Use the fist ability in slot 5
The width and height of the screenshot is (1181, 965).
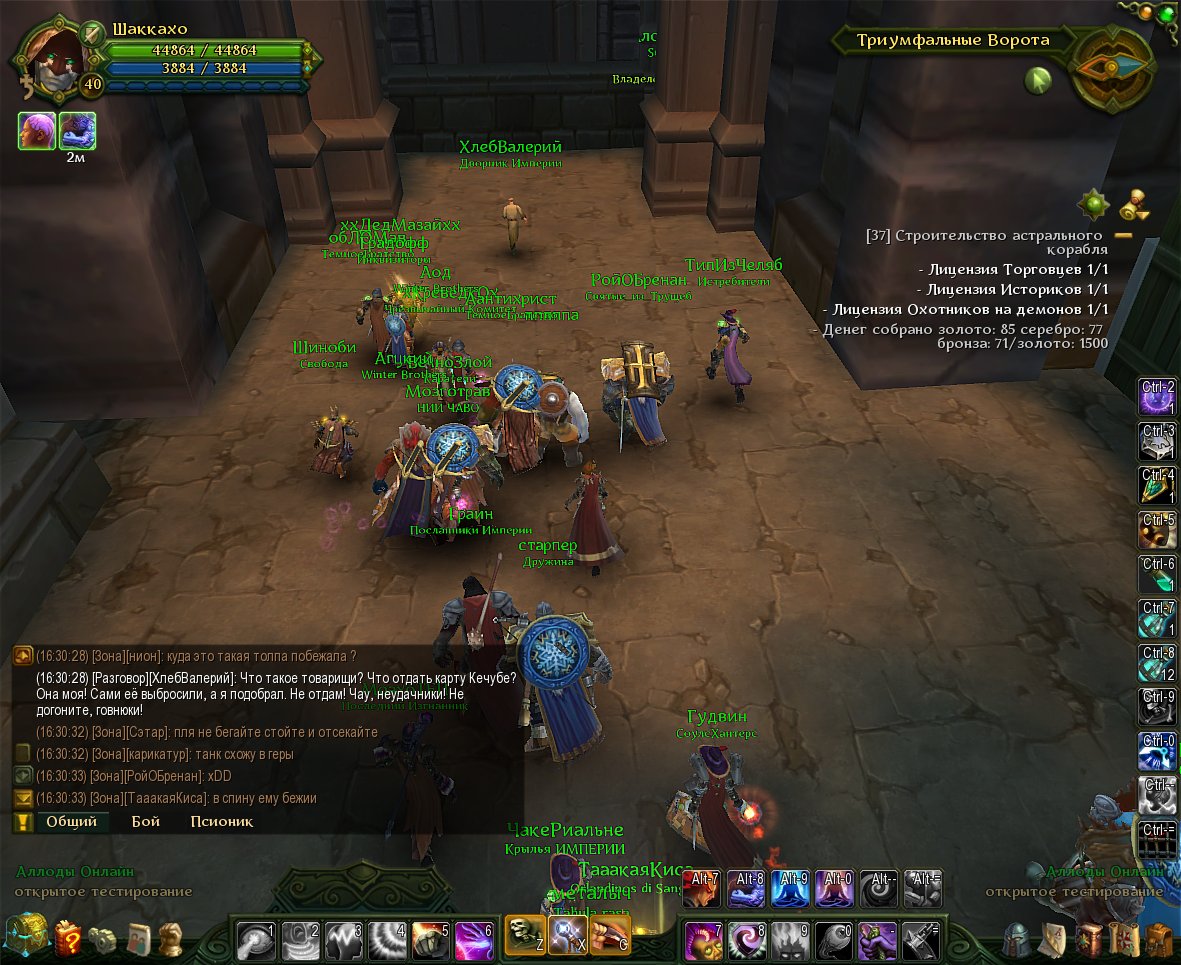point(430,941)
